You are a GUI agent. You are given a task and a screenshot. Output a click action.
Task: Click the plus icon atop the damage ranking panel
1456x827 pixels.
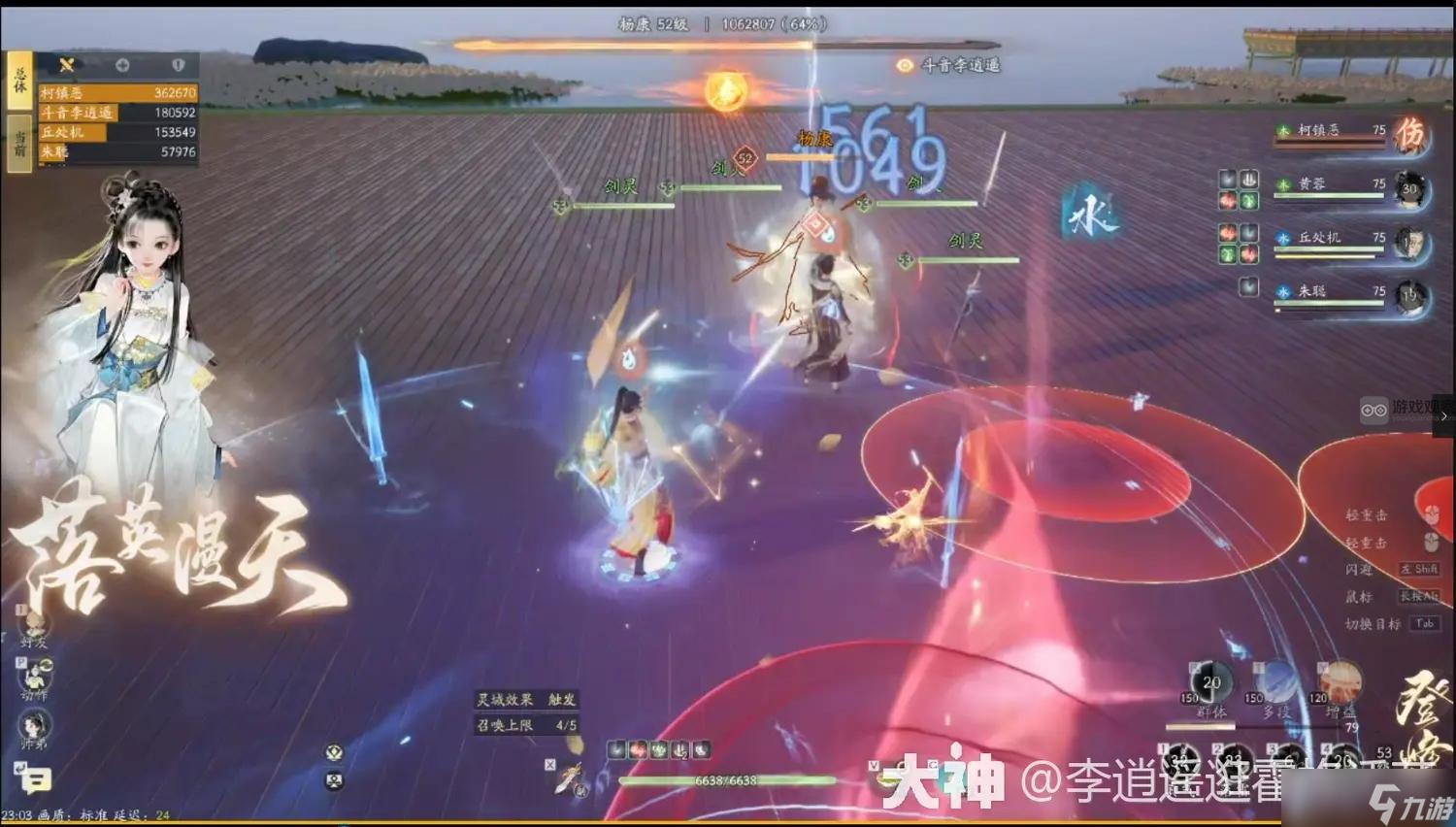pos(122,65)
